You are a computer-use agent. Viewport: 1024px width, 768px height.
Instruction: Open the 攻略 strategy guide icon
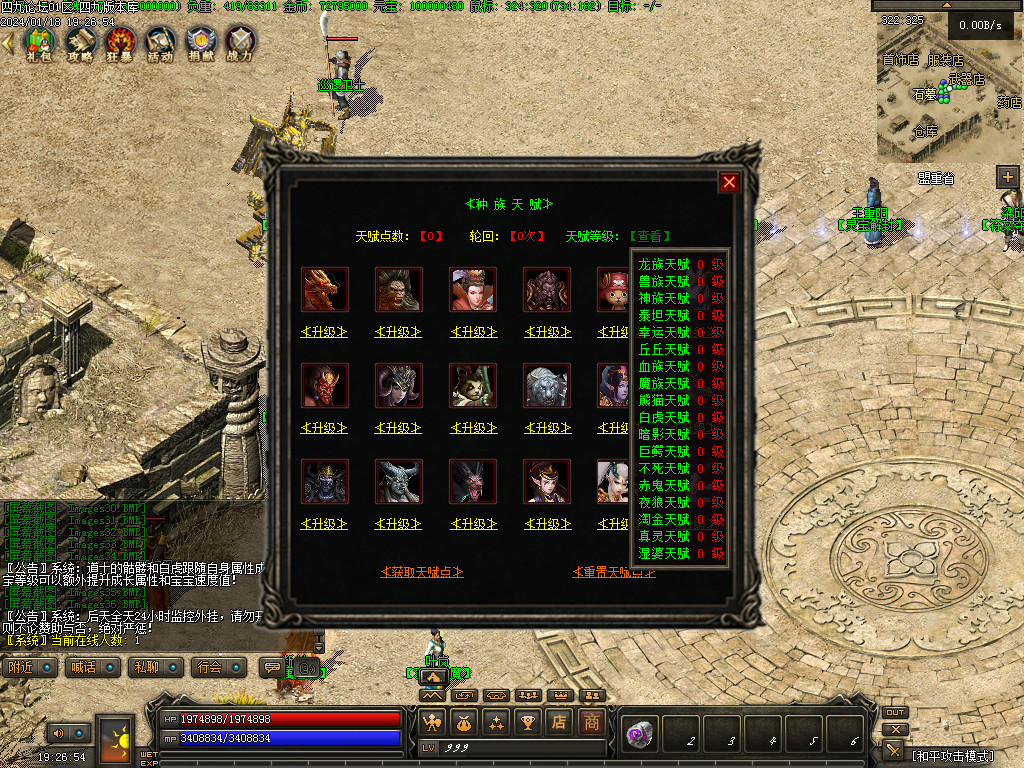coord(80,43)
